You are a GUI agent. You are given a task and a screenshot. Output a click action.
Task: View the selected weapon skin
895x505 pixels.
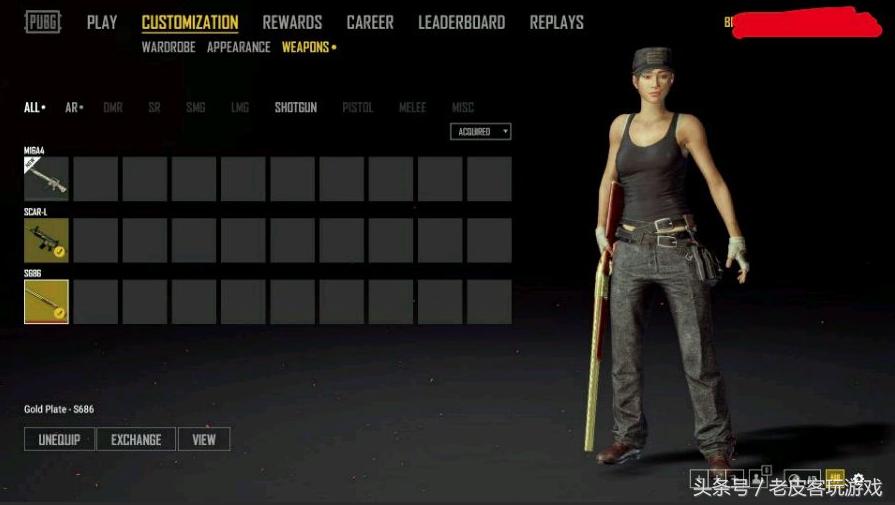(204, 440)
